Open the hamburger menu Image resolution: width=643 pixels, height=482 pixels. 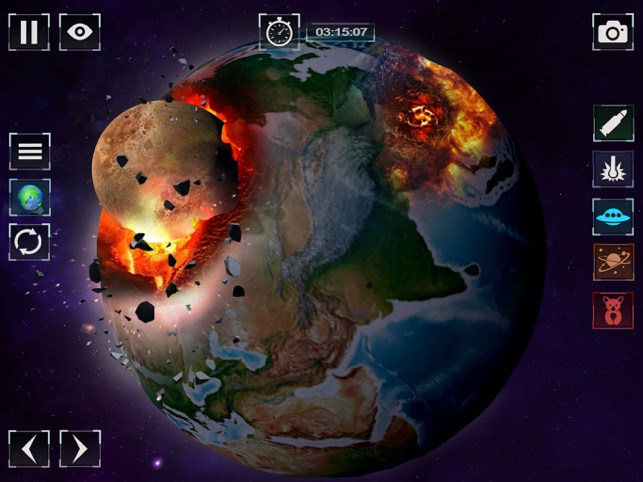30,151
